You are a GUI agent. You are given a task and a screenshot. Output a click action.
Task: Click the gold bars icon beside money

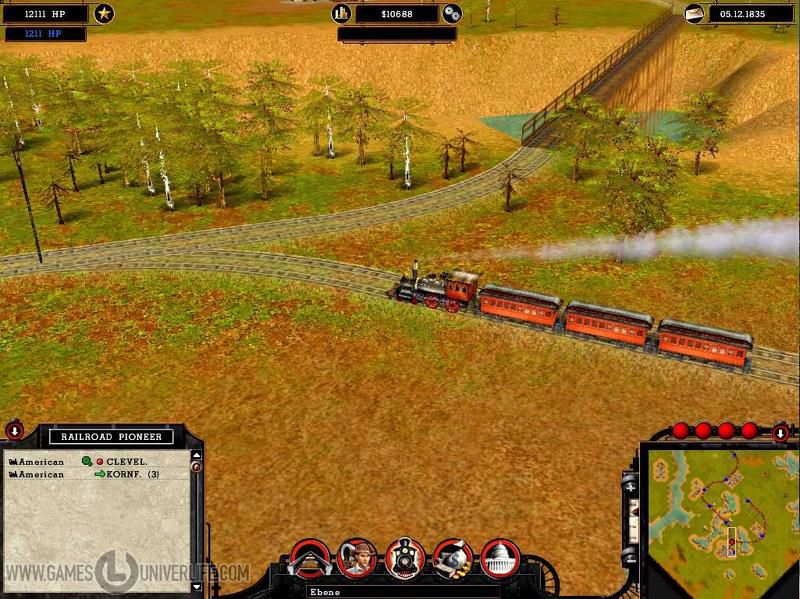[x=340, y=14]
